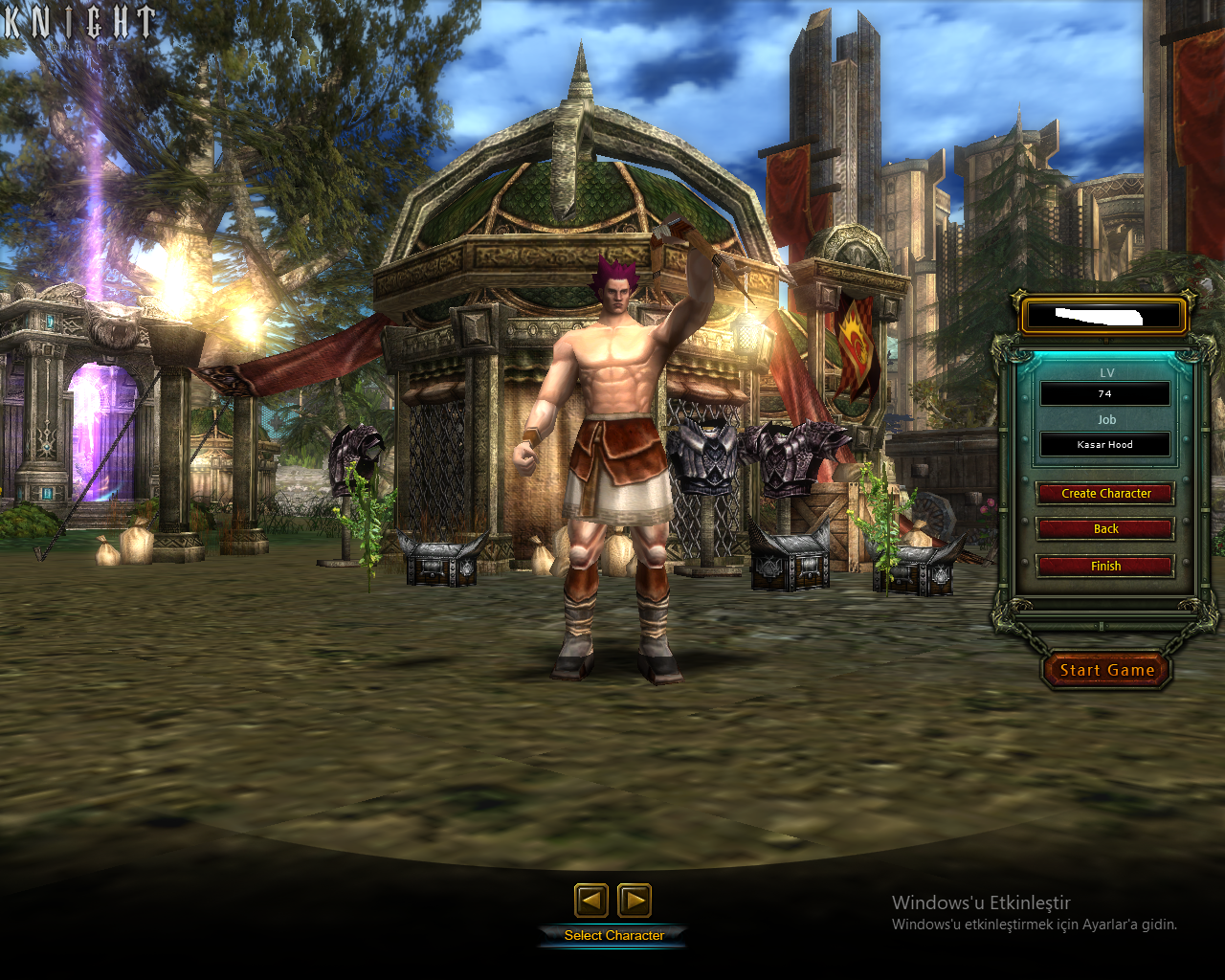Select Start Game to enter the world

coord(1105,670)
